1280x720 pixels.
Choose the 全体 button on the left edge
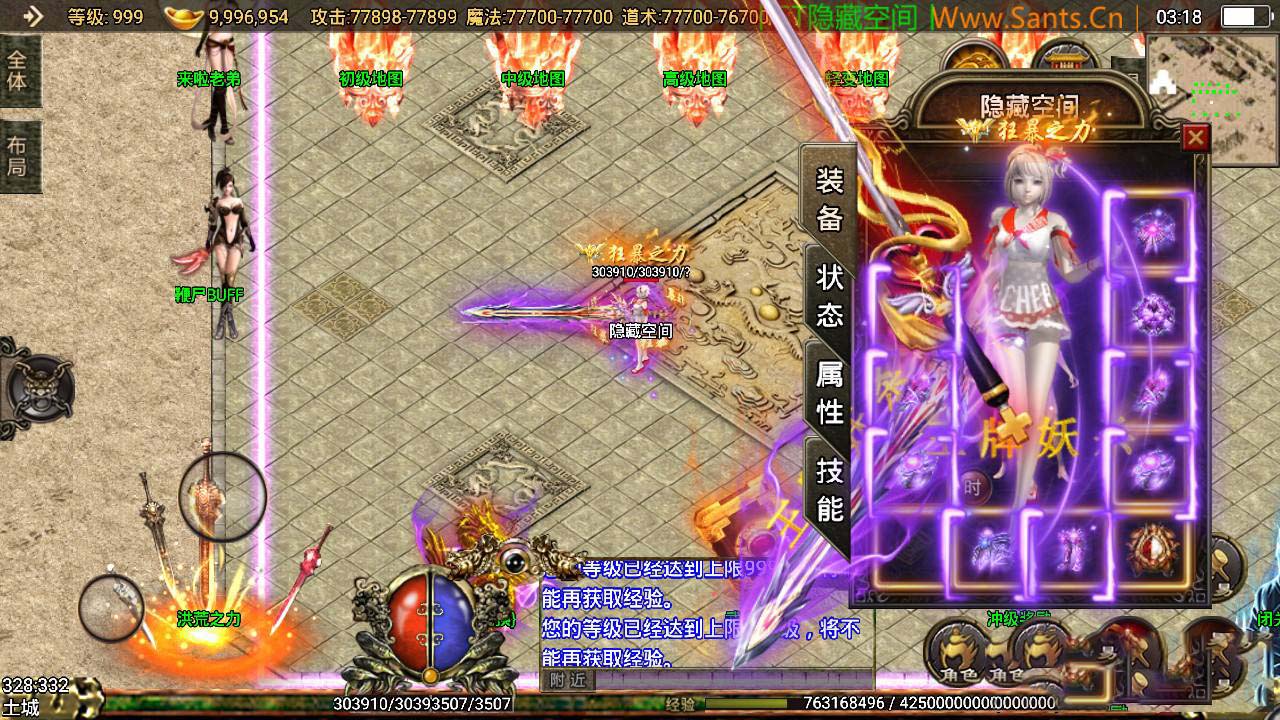[x=18, y=69]
